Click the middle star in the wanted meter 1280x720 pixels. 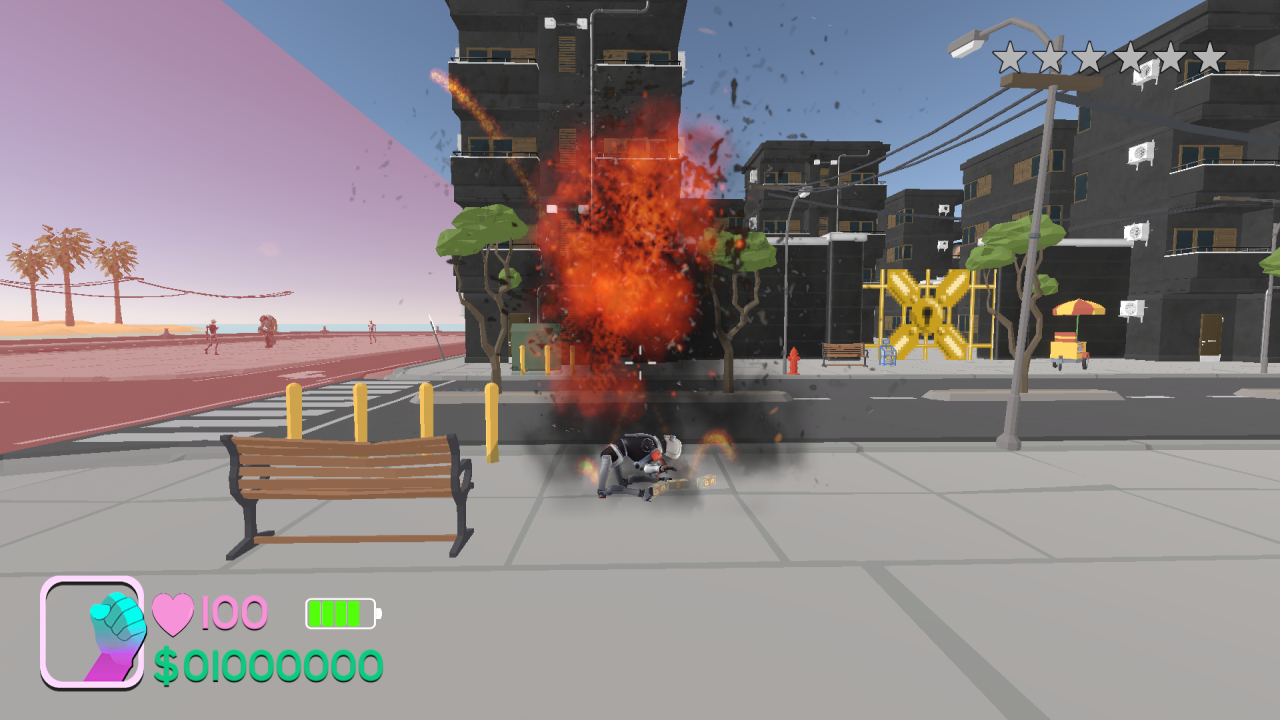[x=1092, y=55]
